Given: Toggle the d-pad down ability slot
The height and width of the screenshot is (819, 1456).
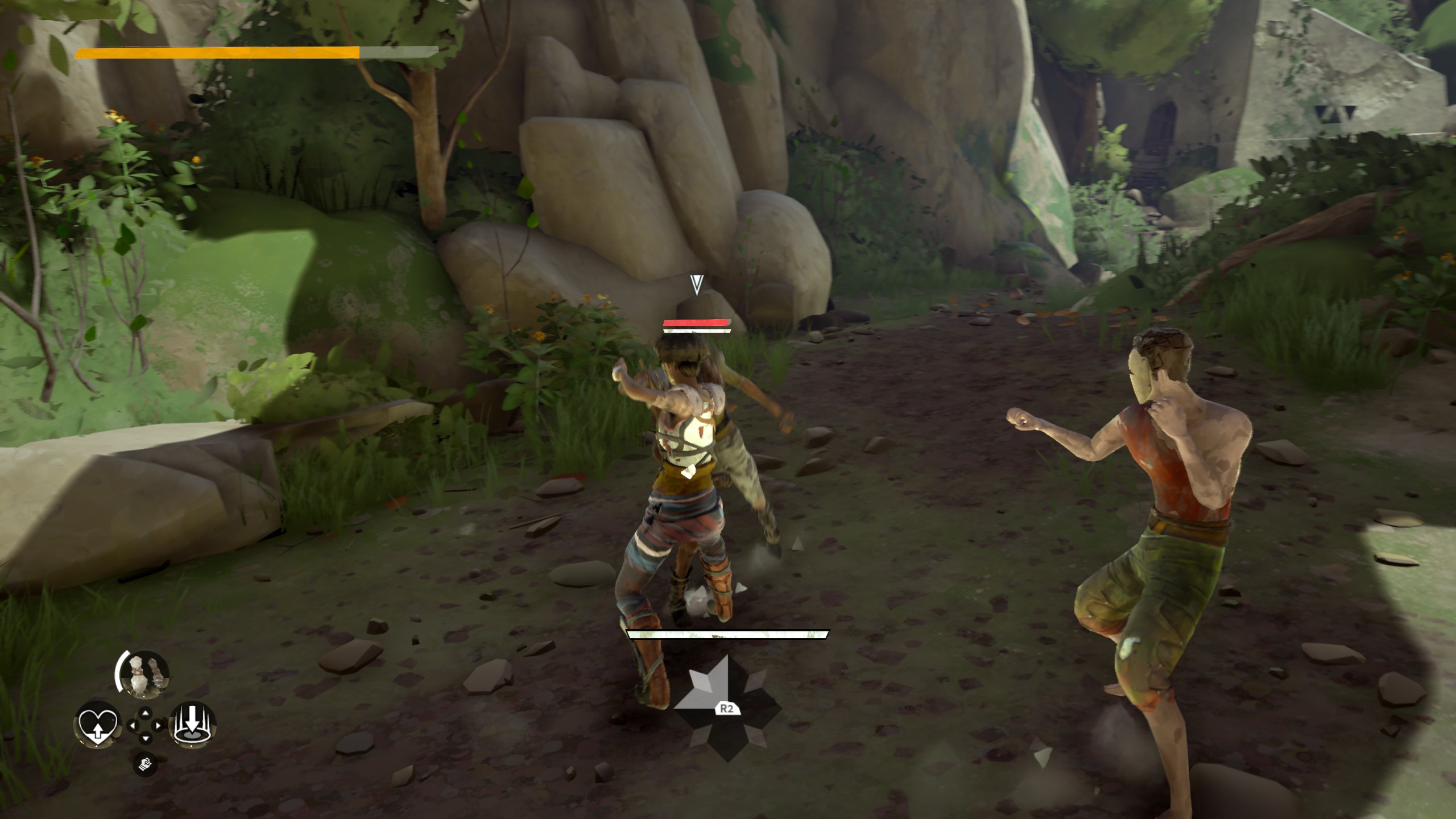Looking at the screenshot, I should point(146,738).
